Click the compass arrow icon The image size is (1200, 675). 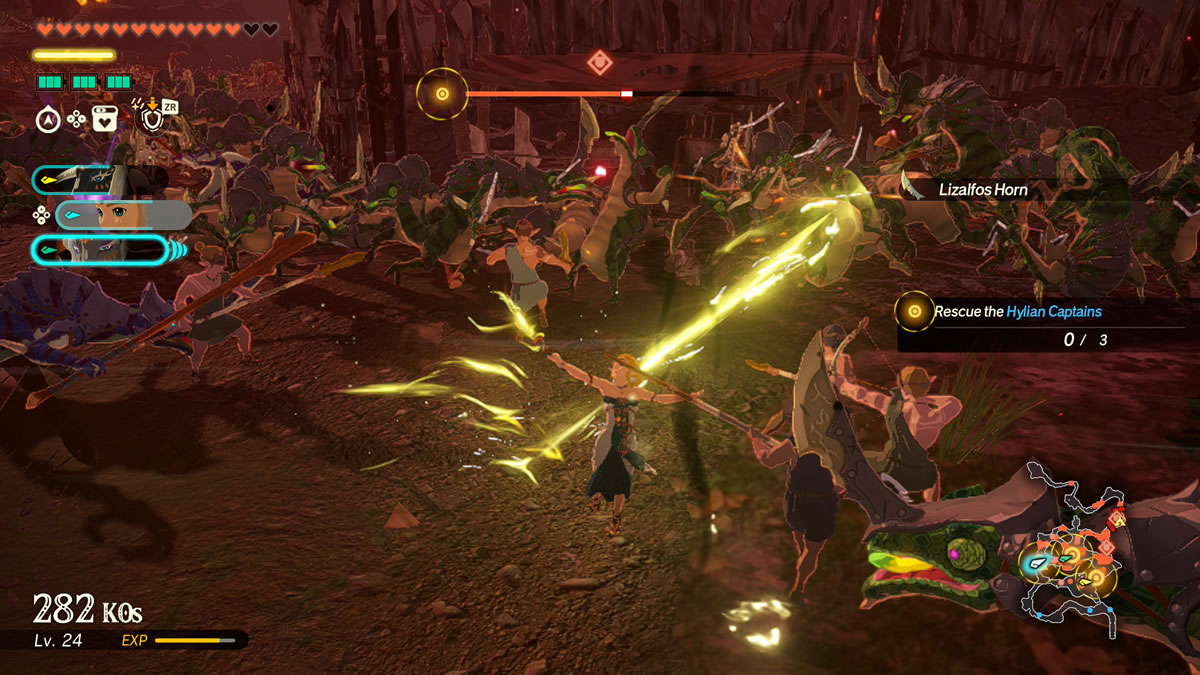point(48,119)
